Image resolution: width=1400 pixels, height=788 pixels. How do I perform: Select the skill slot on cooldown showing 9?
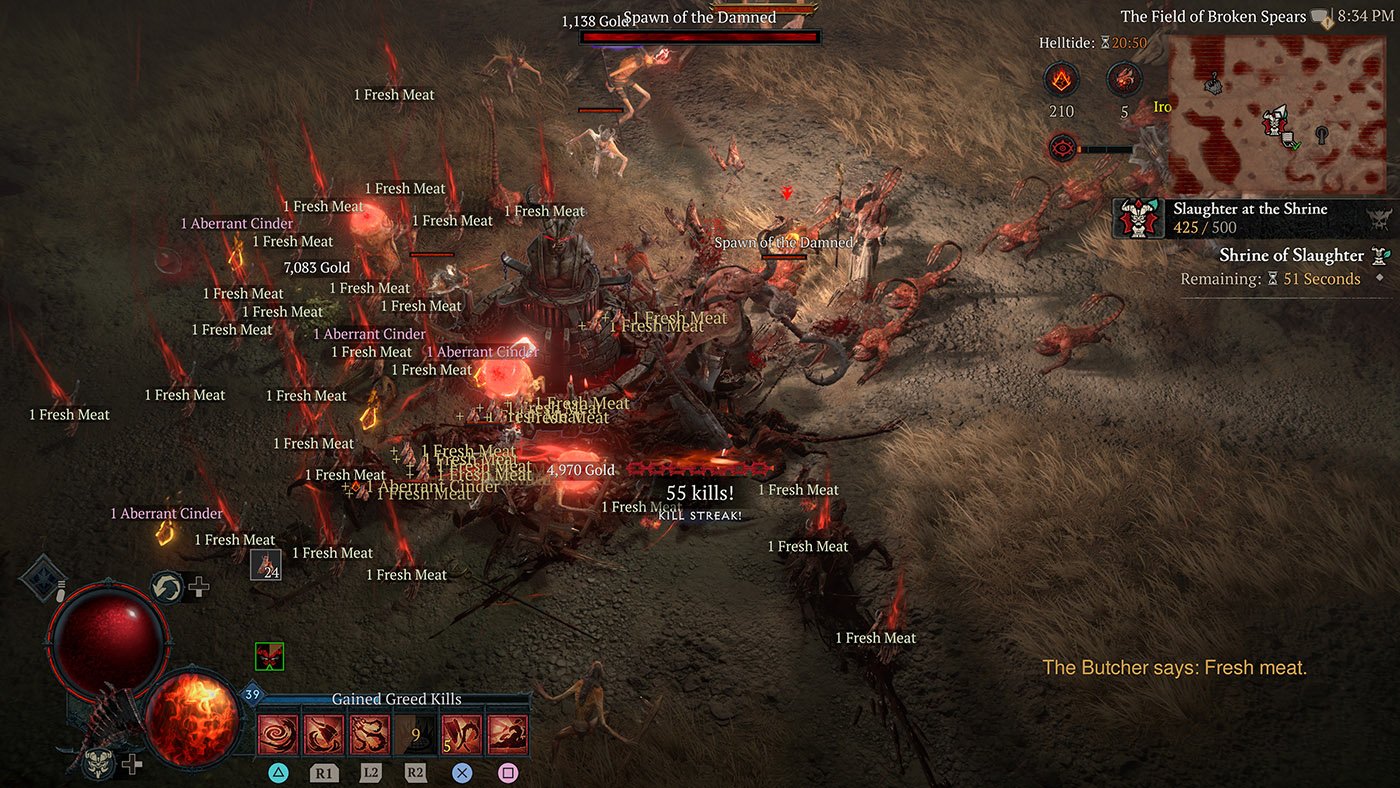415,736
